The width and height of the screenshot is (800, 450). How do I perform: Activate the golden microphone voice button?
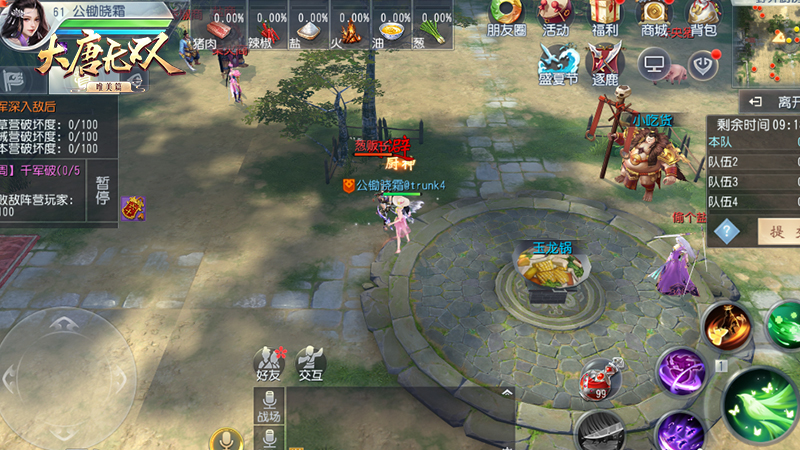pyautogui.click(x=226, y=440)
